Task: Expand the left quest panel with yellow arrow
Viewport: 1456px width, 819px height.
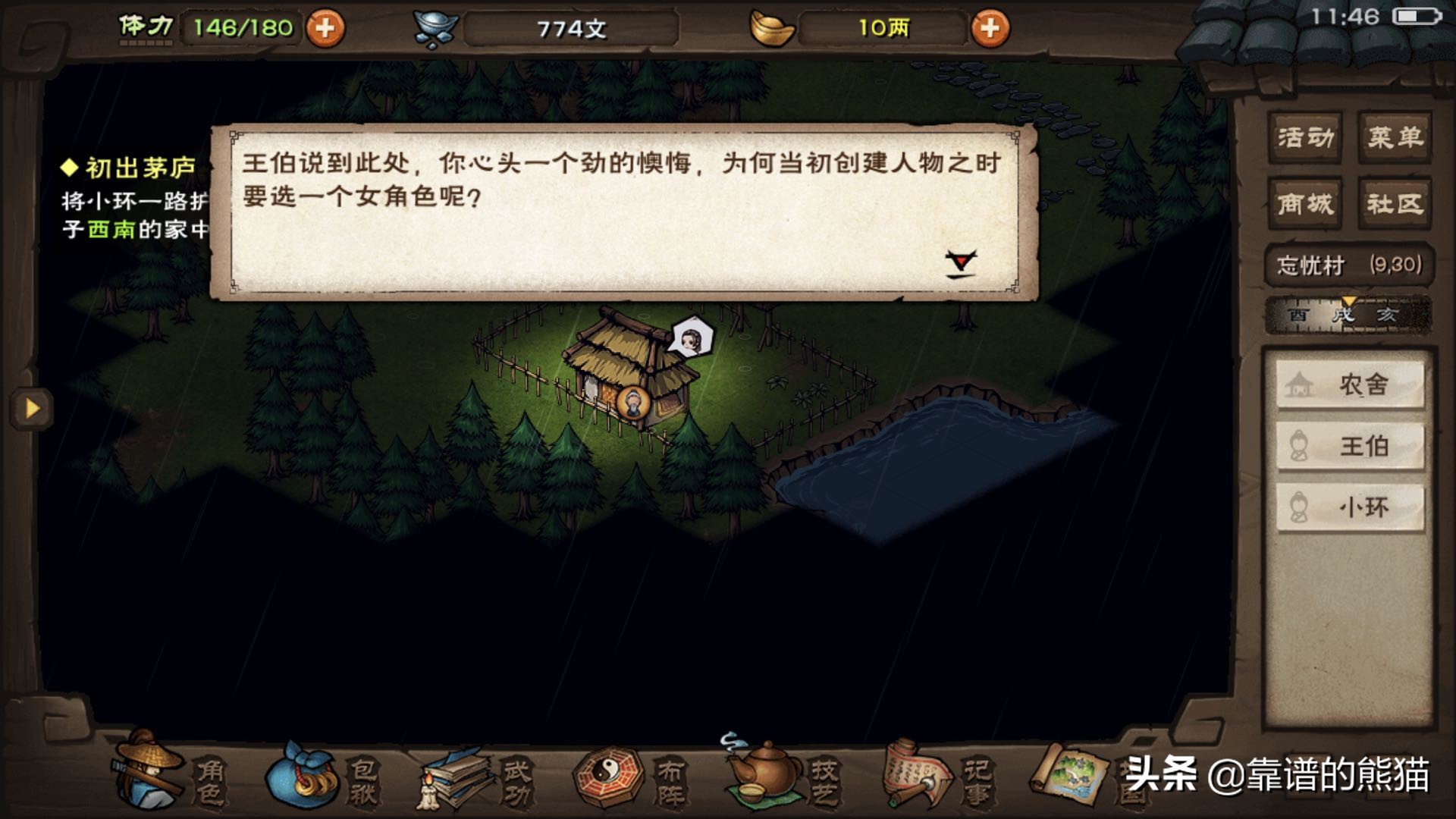Action: point(30,408)
